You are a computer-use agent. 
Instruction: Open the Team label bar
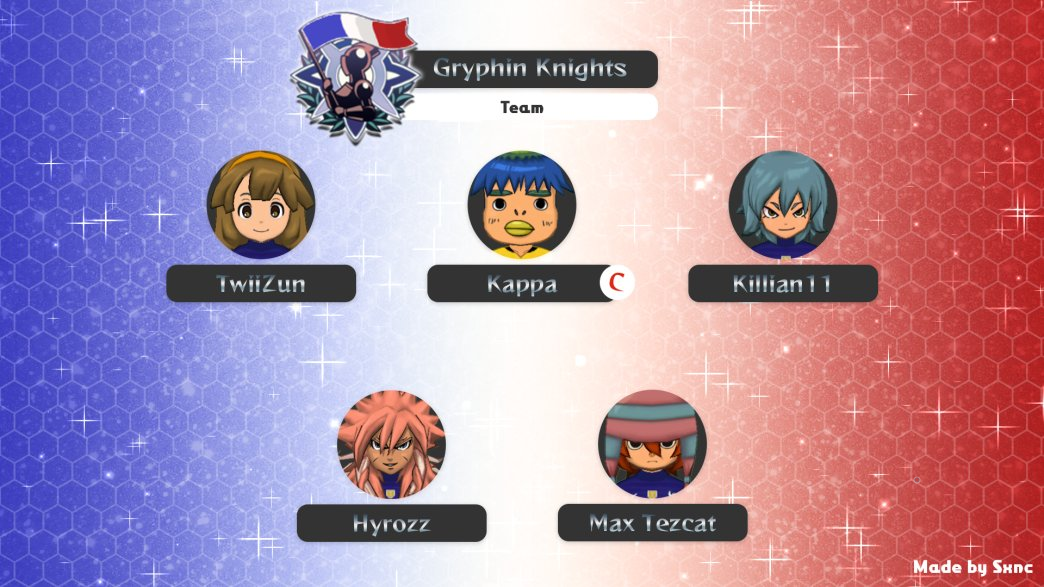tap(532, 107)
